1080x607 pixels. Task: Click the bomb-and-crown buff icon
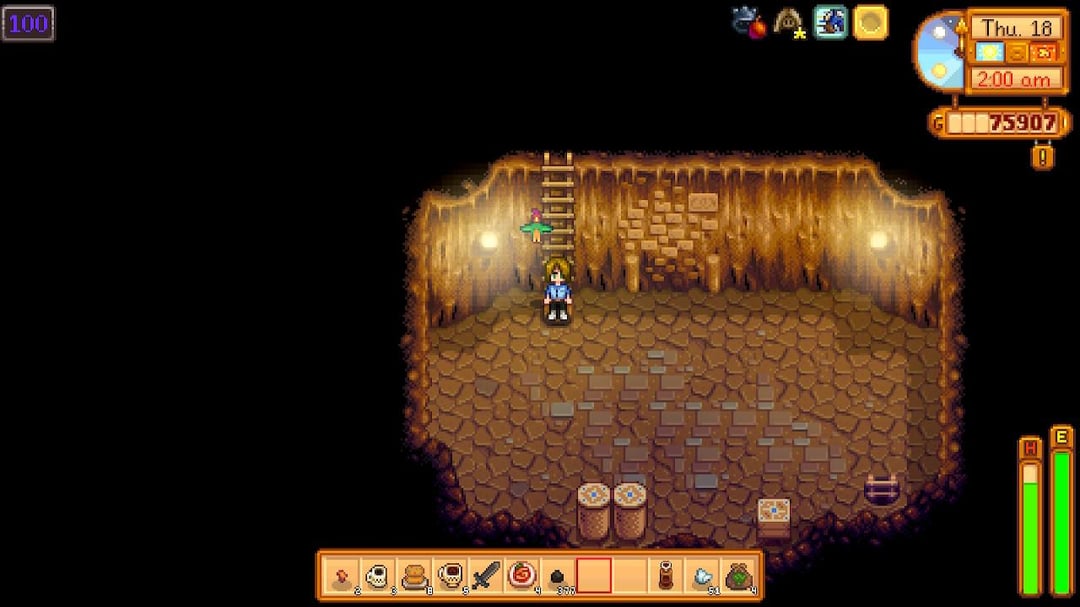[748, 22]
